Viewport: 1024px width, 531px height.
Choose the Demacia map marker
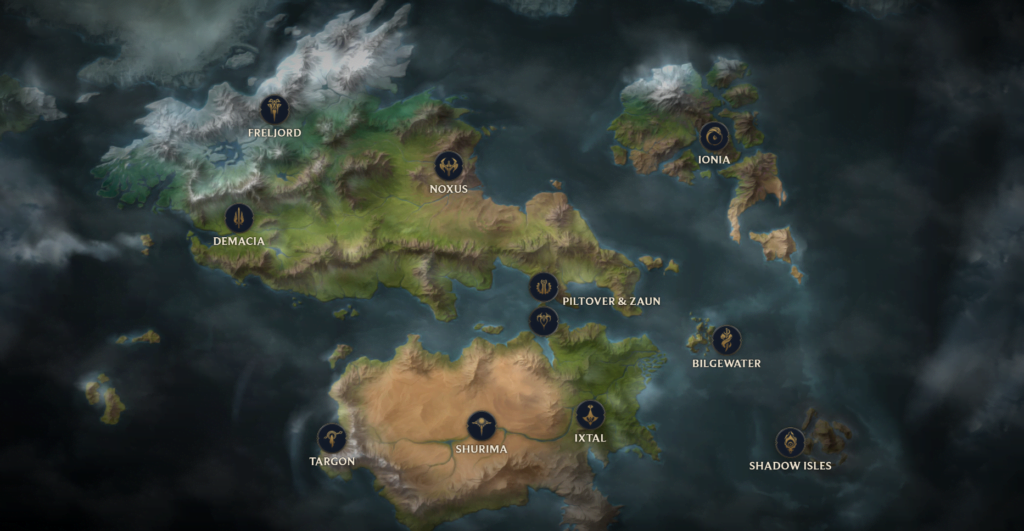click(239, 218)
